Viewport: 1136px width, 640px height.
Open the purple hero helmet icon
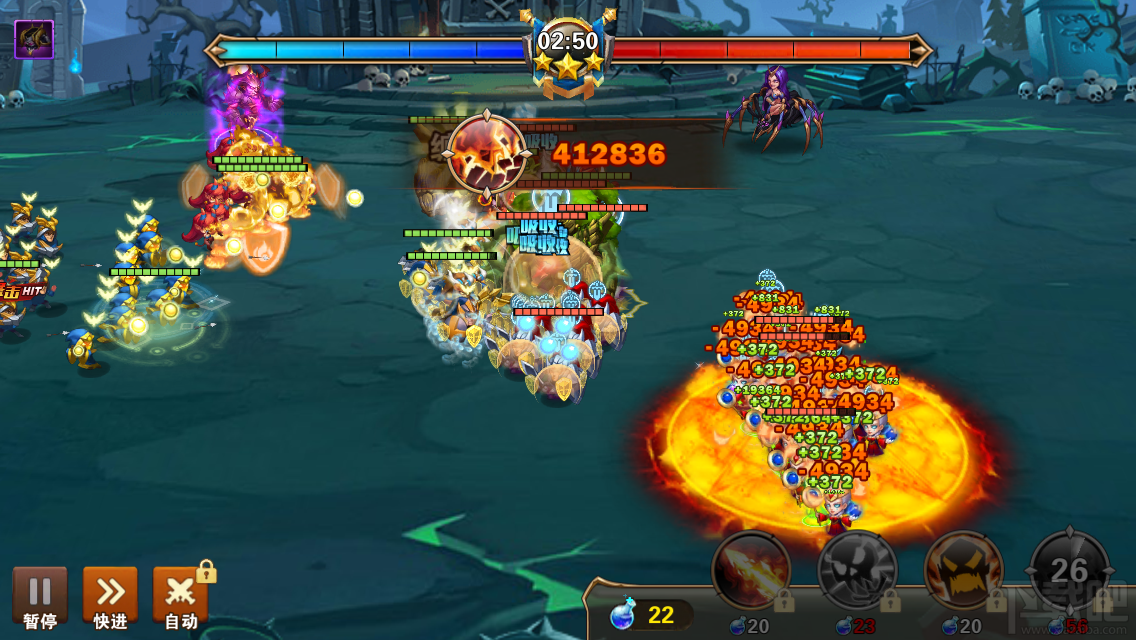(34, 40)
